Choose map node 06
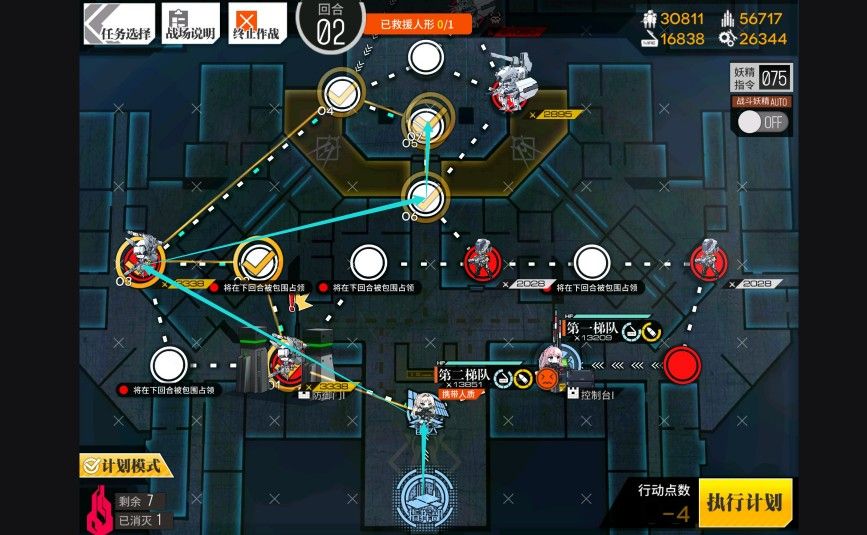 pyautogui.click(x=423, y=195)
